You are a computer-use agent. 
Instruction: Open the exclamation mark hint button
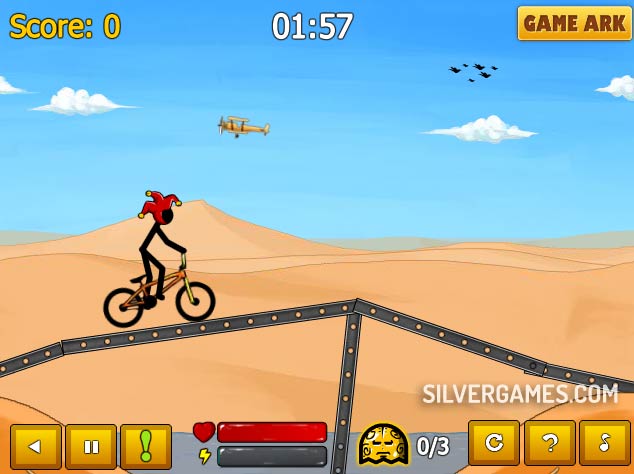coord(146,446)
